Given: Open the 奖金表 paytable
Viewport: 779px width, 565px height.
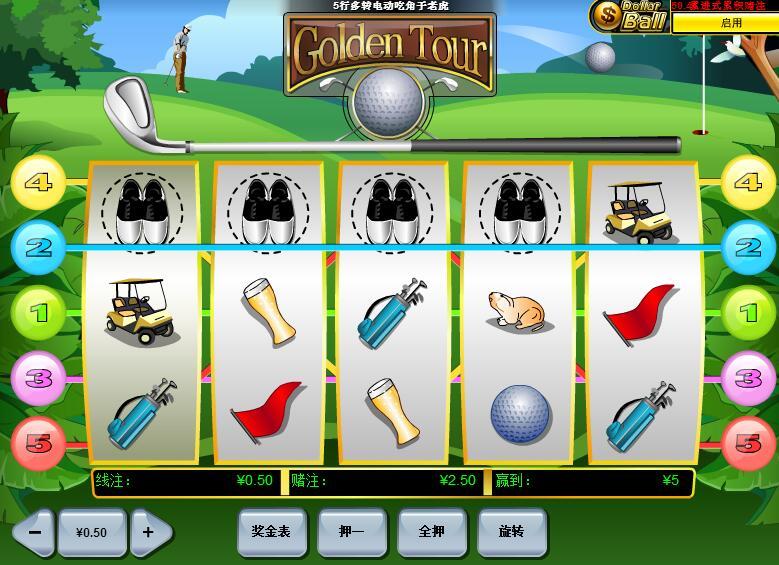Looking at the screenshot, I should [x=271, y=532].
